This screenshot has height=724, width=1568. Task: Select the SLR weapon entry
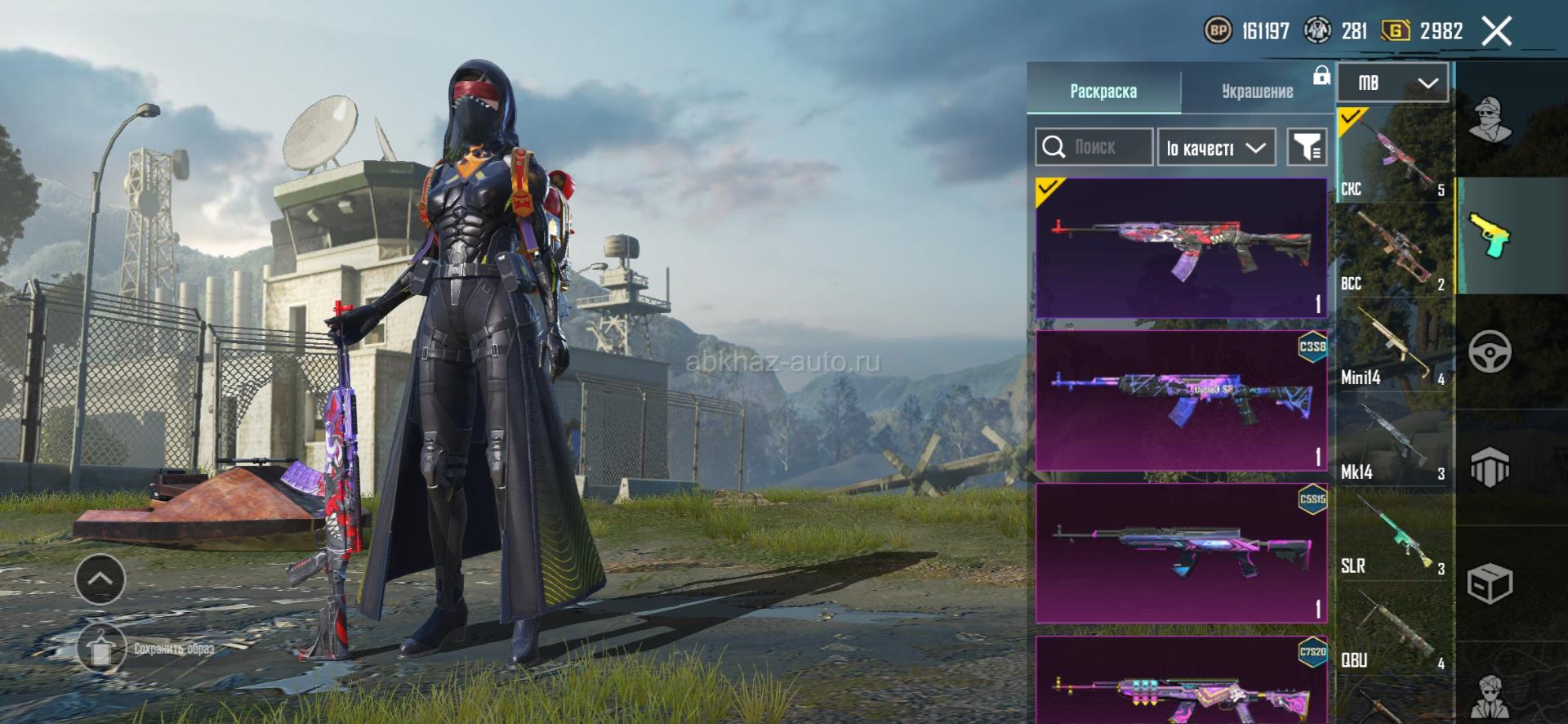[x=1393, y=534]
